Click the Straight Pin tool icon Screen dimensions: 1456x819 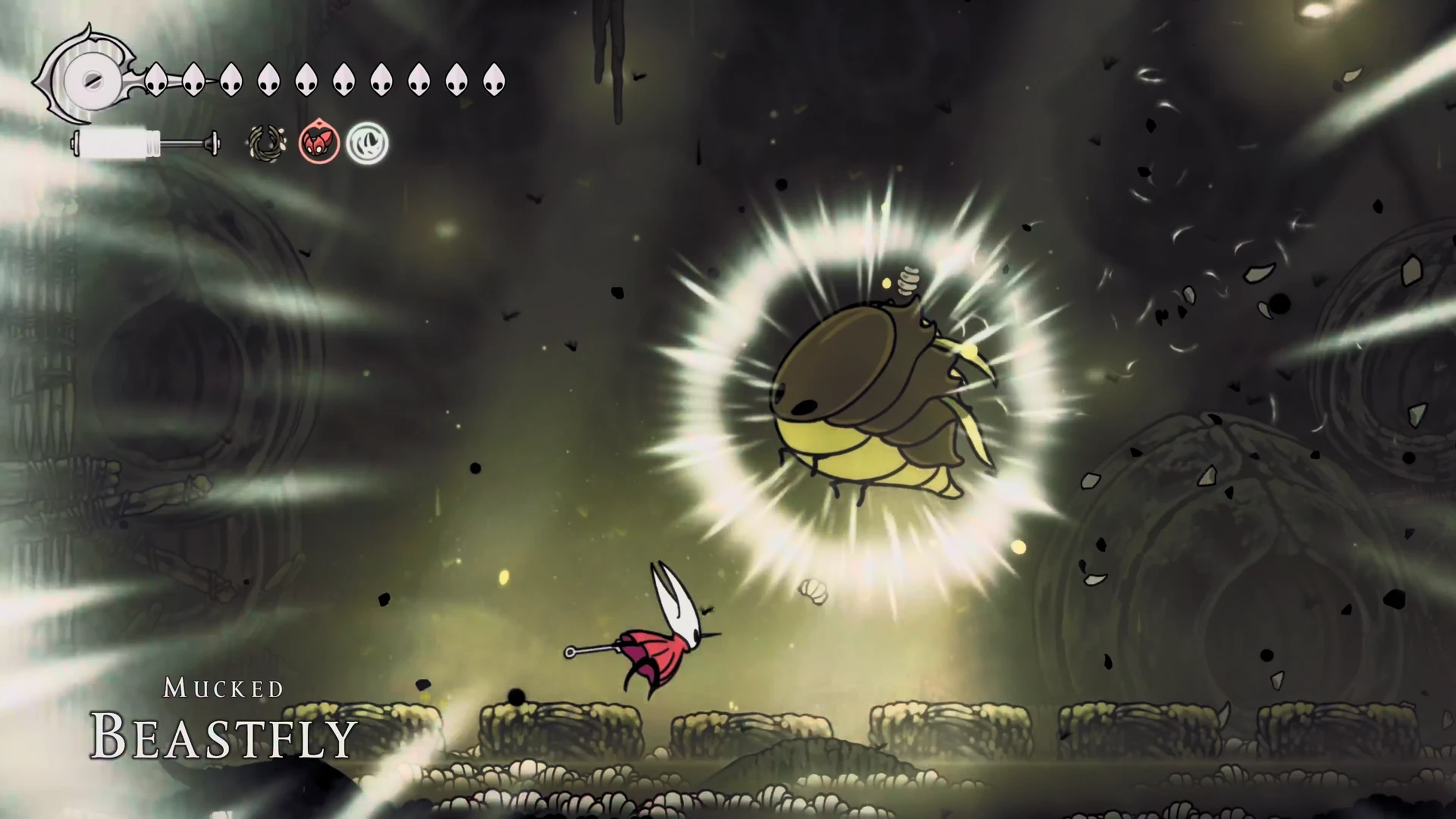[x=266, y=143]
